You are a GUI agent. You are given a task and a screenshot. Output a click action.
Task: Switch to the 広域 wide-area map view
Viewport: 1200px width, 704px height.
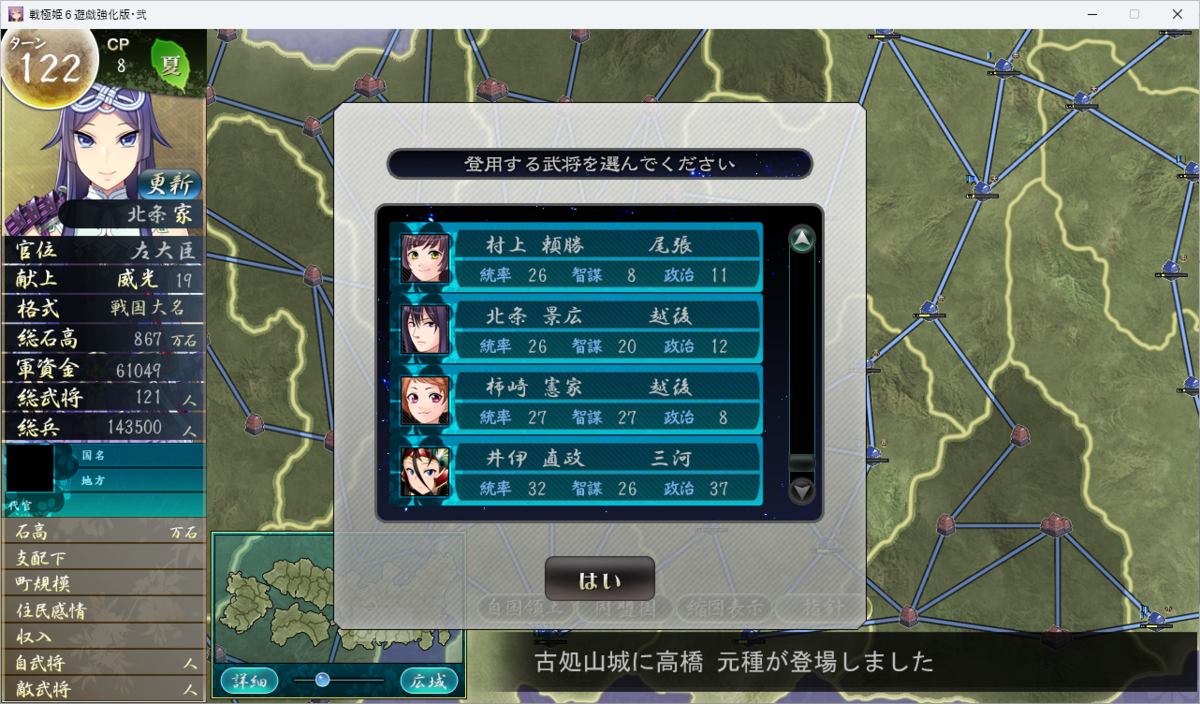point(429,681)
